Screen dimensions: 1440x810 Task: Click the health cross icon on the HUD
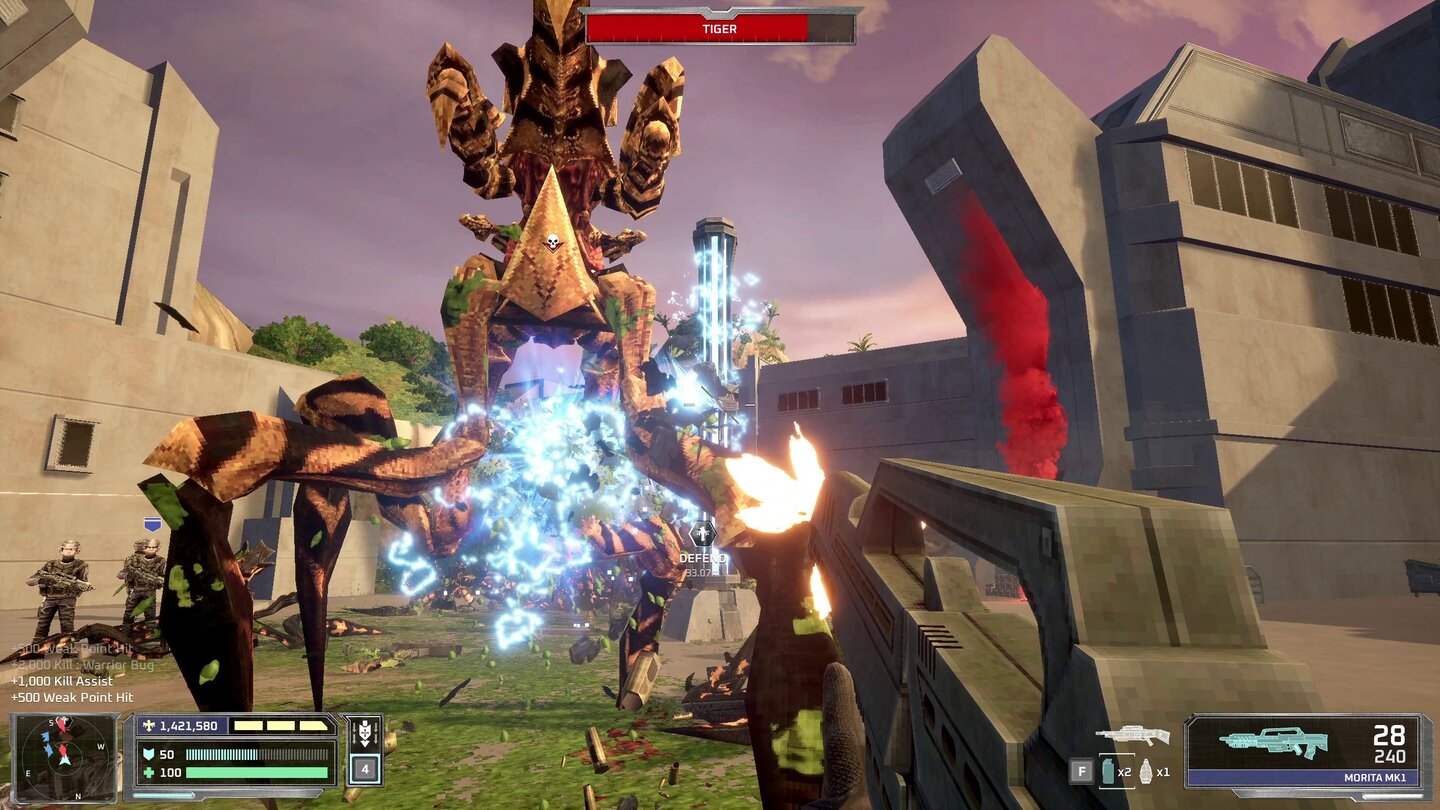point(151,772)
